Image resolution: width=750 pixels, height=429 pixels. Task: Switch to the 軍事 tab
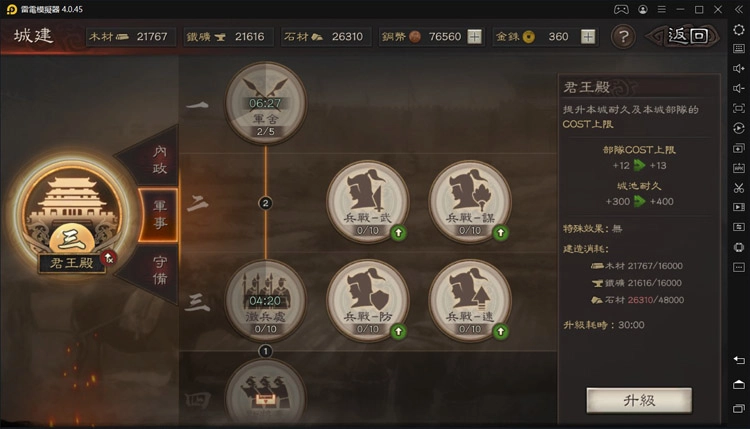(160, 214)
